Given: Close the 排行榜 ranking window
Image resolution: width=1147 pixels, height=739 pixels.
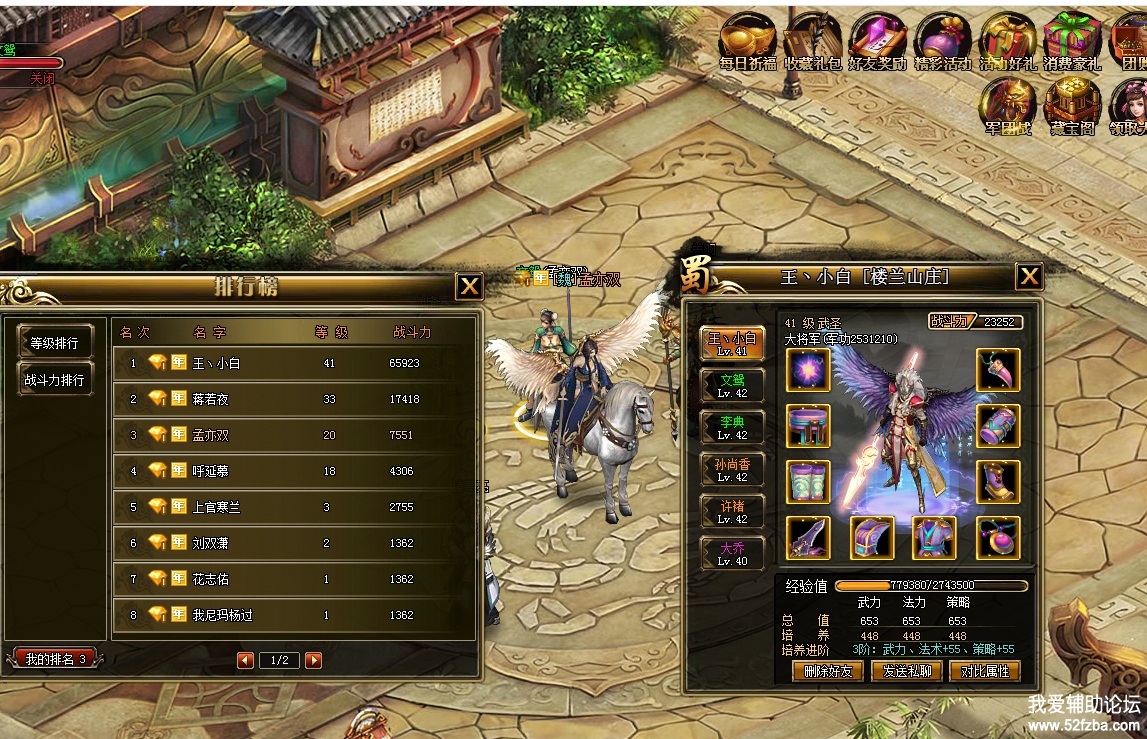Looking at the screenshot, I should point(469,287).
